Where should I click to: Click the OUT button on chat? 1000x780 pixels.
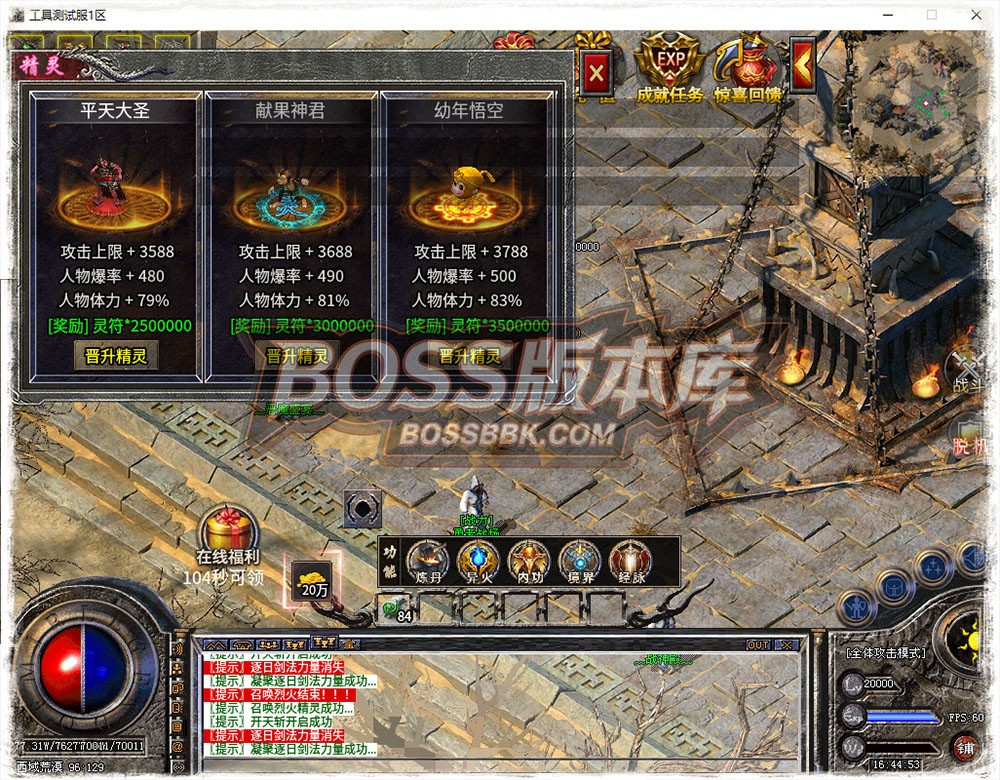coord(758,645)
